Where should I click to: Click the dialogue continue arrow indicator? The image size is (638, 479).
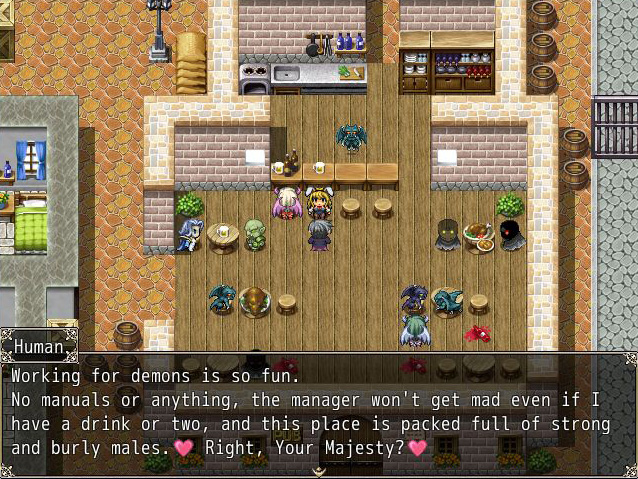[x=319, y=470]
